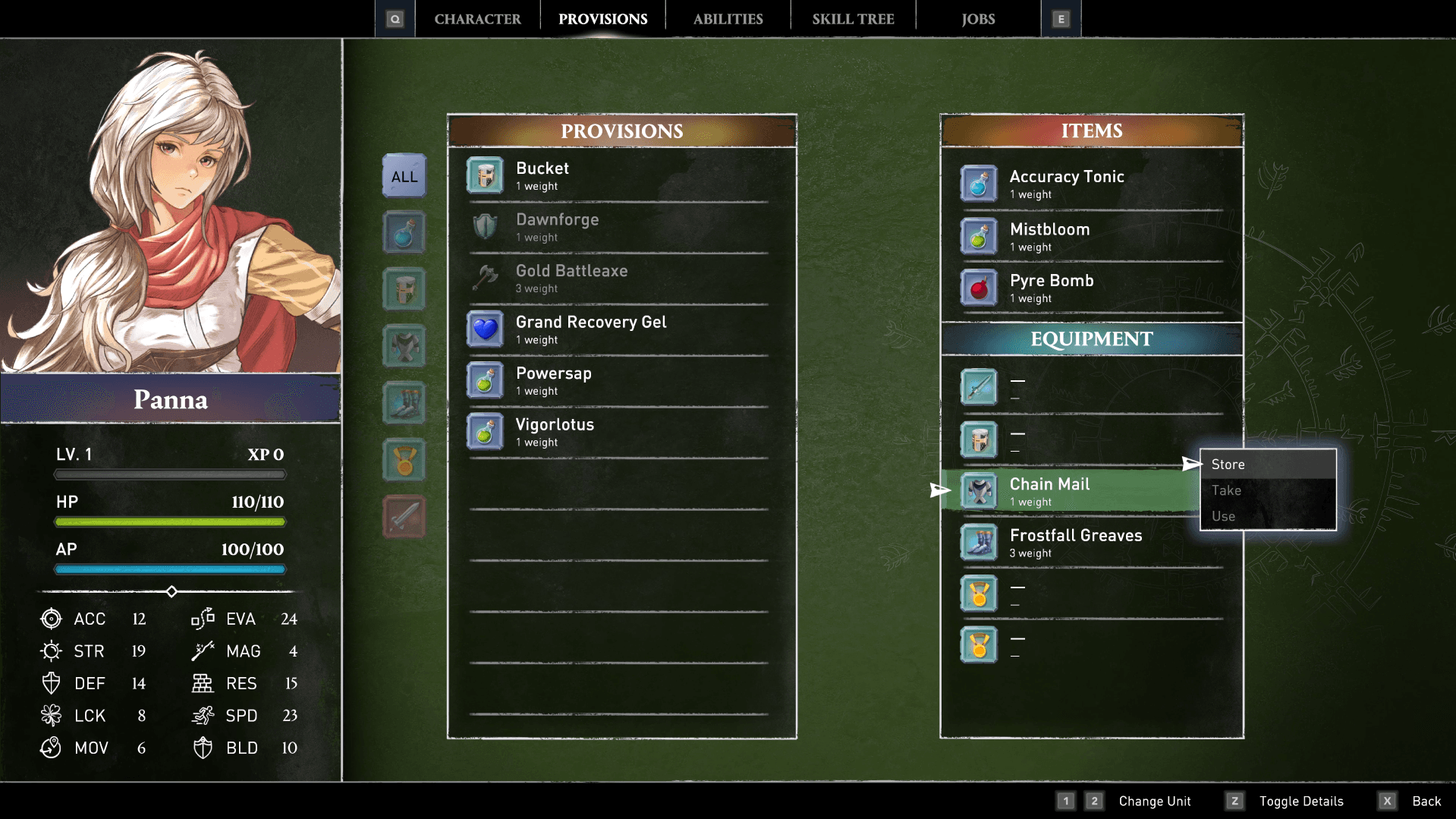Select the potion filter icon
The width and height of the screenshot is (1456, 819).
(404, 232)
